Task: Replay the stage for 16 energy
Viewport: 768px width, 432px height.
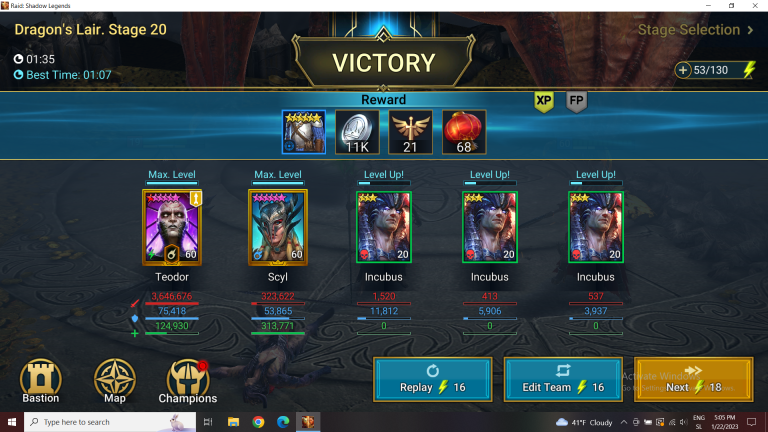Action: click(x=432, y=380)
